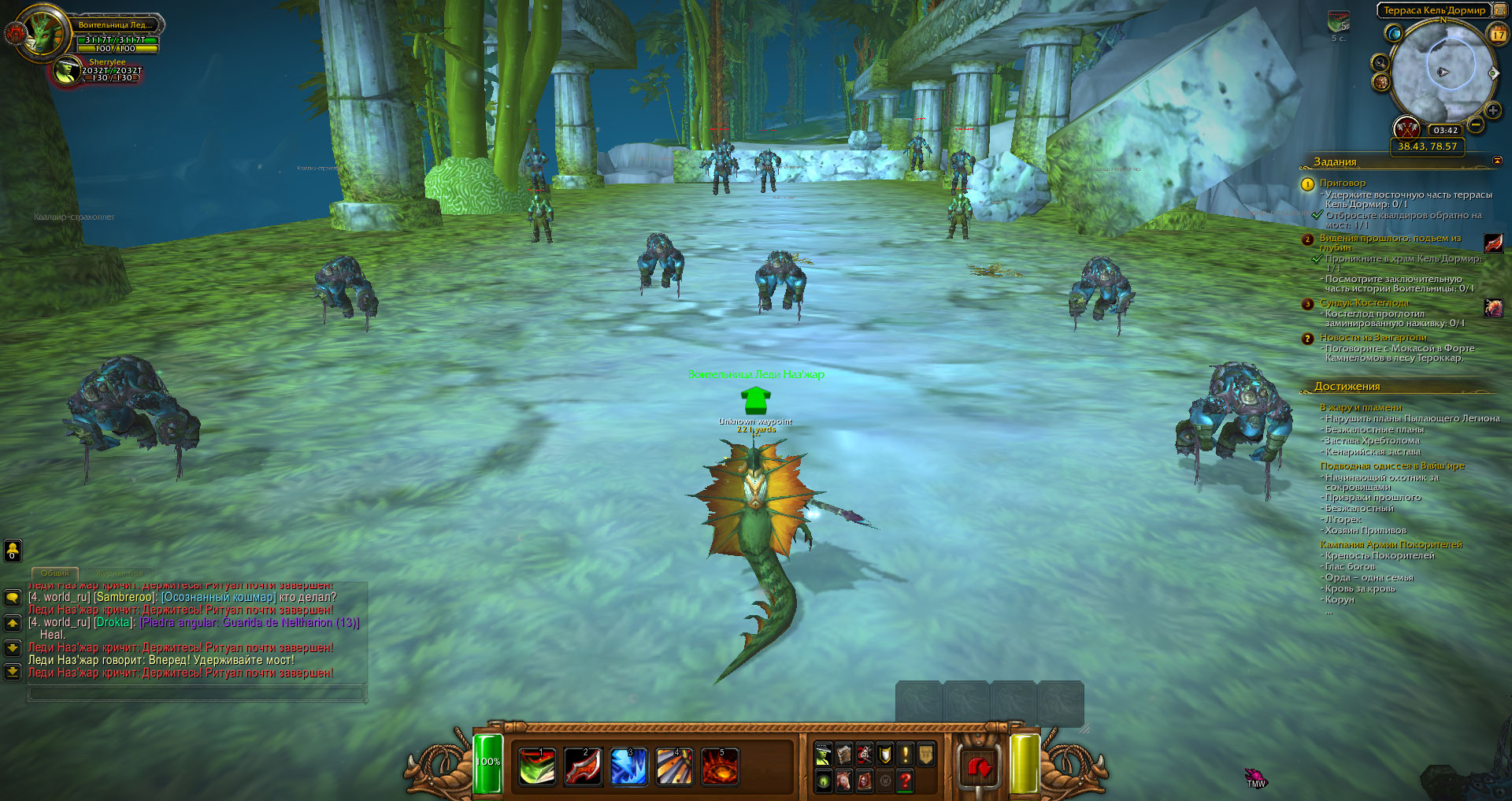Use the red curved blade ability in slot 2

pyautogui.click(x=584, y=766)
